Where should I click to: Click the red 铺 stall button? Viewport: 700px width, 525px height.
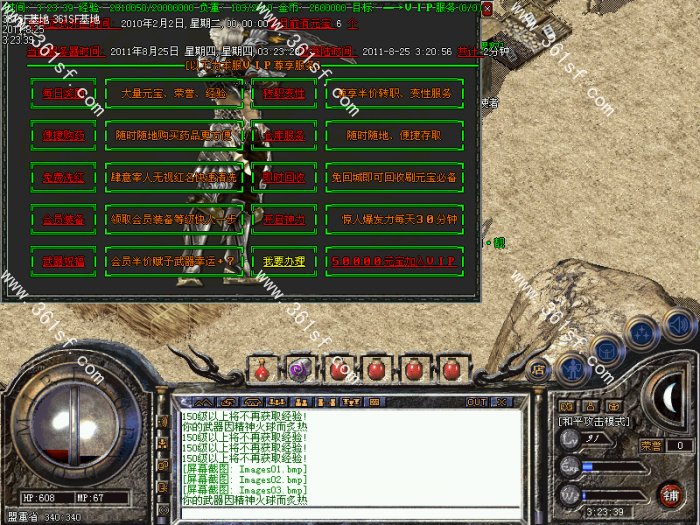point(669,494)
